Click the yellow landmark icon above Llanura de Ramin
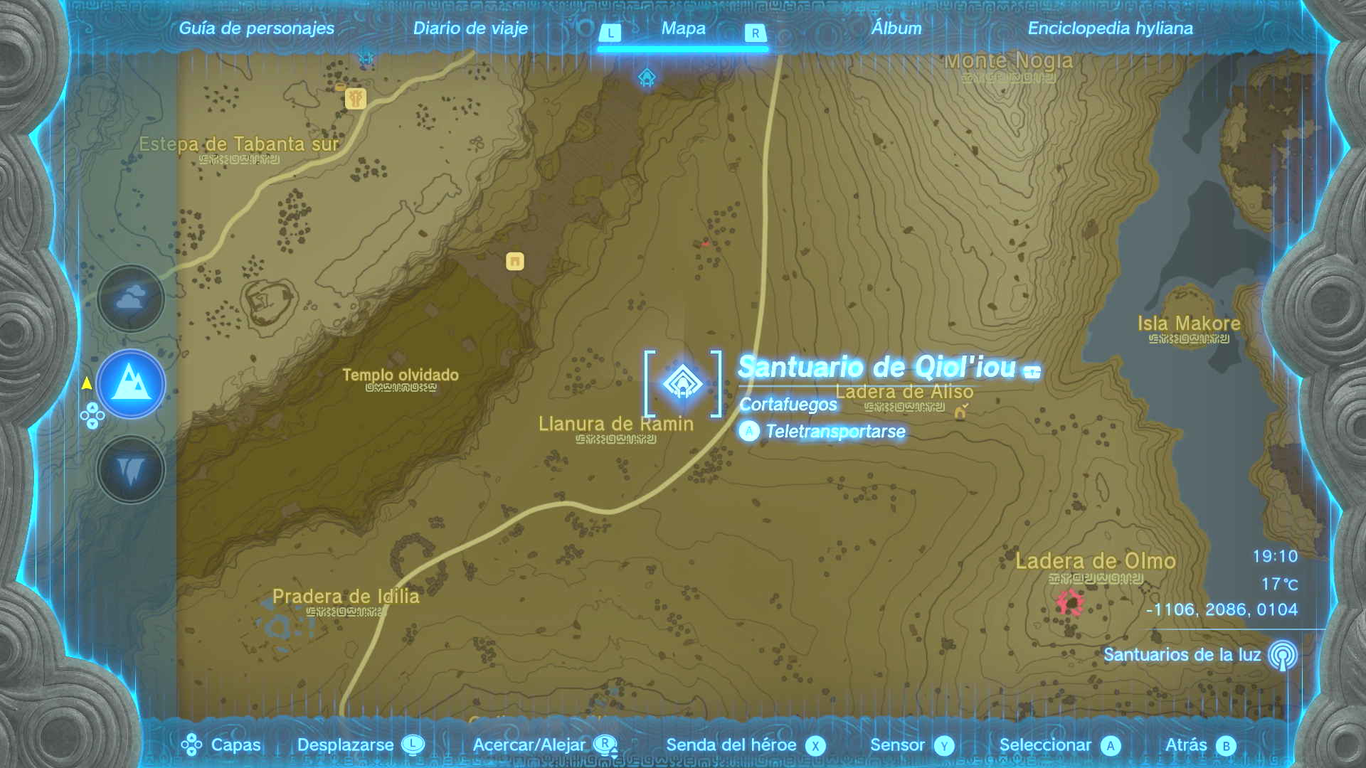This screenshot has width=1366, height=768. tap(514, 262)
